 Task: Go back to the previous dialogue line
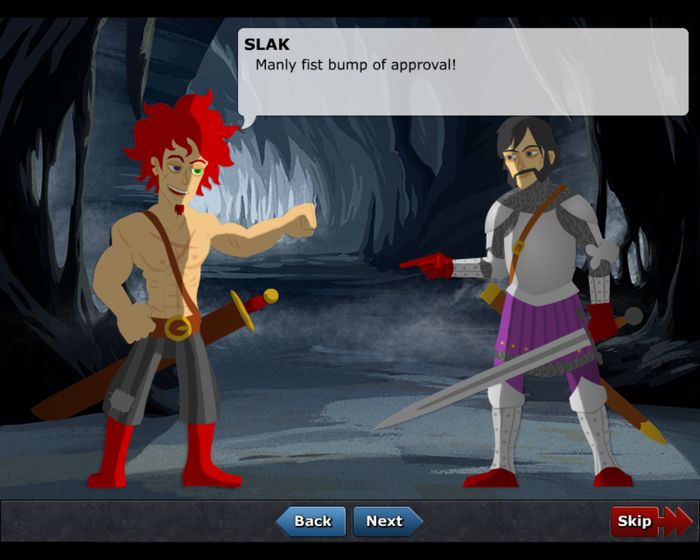pos(311,521)
